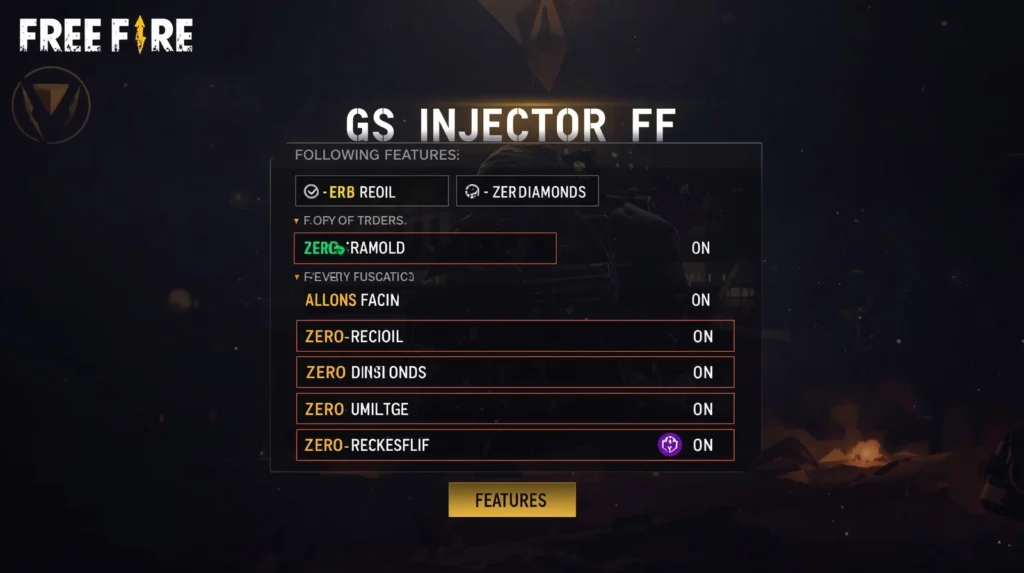Click the purple round icon
Viewport: 1024px width, 573px height.
[670, 445]
